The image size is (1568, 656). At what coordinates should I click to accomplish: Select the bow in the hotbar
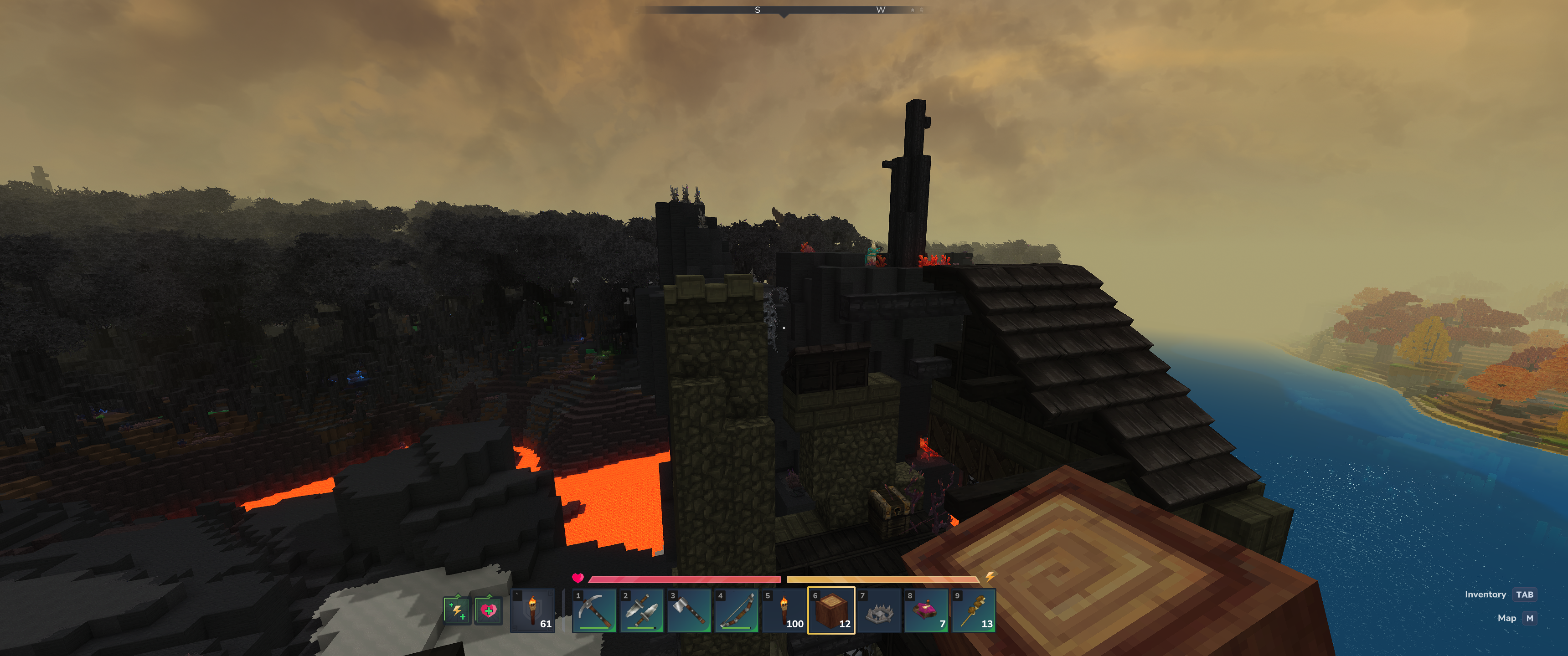[x=737, y=610]
